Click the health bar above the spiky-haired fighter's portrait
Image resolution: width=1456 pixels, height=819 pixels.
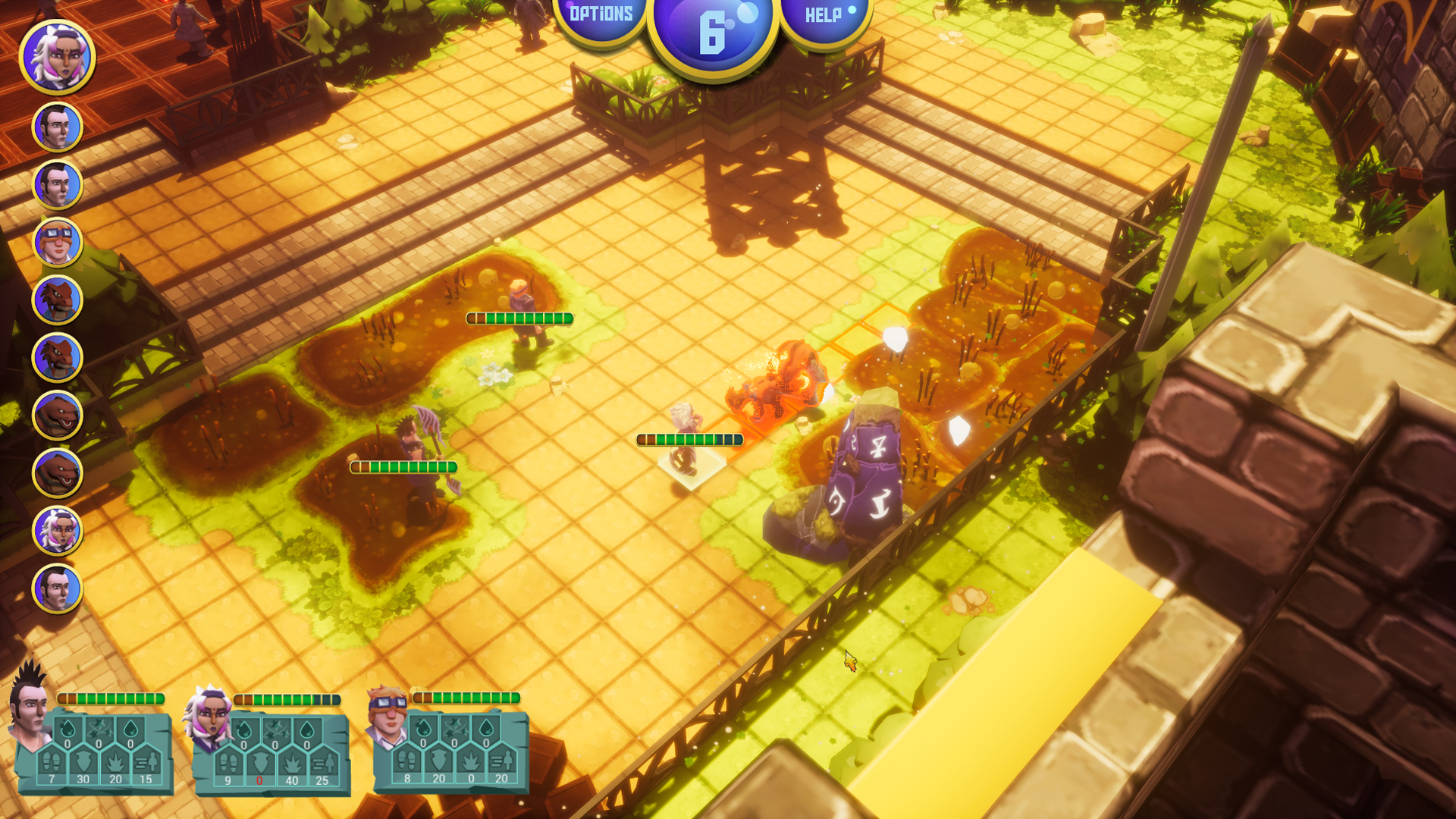(x=110, y=697)
